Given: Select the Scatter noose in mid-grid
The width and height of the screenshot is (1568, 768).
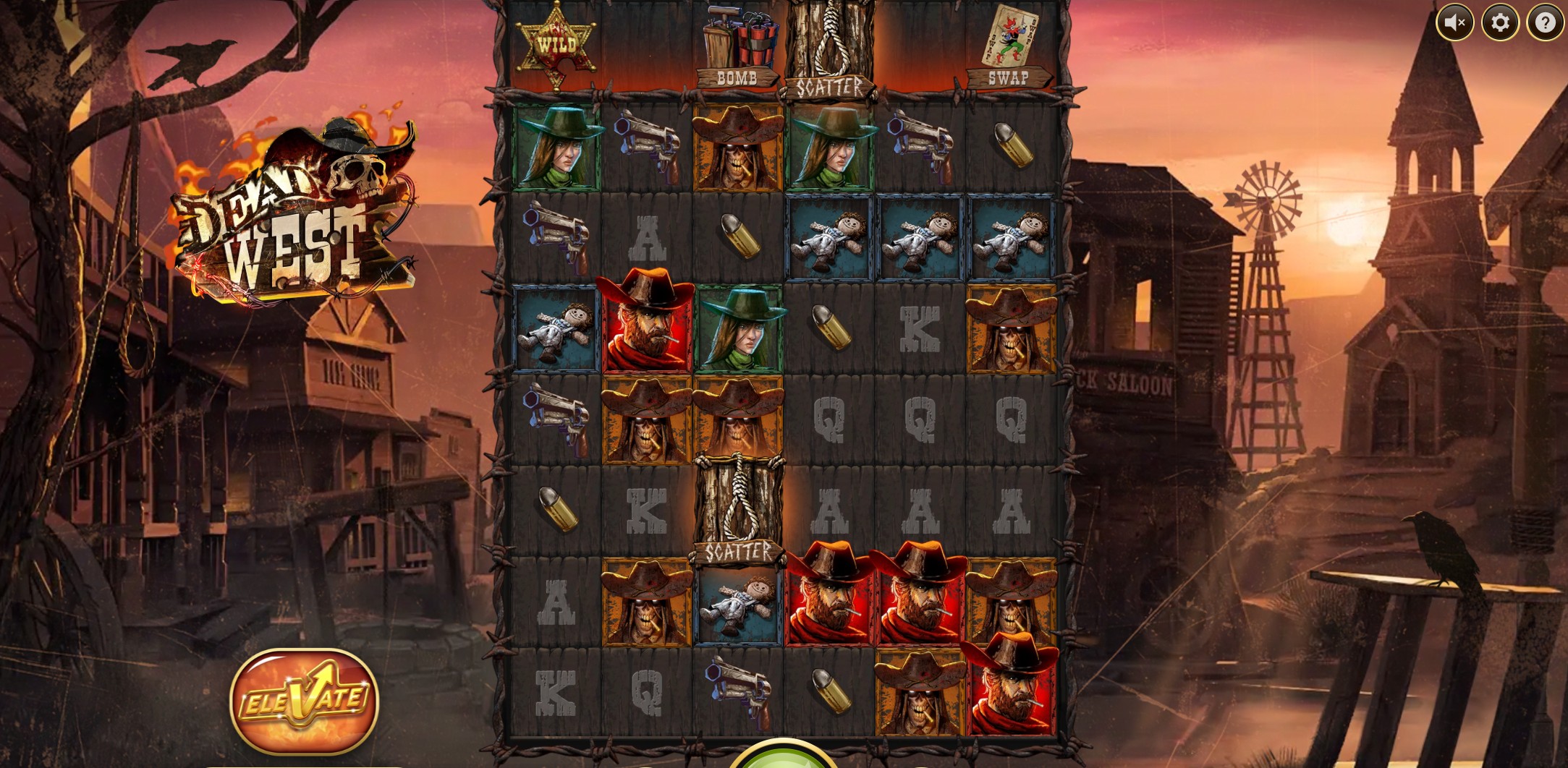Looking at the screenshot, I should tap(739, 499).
